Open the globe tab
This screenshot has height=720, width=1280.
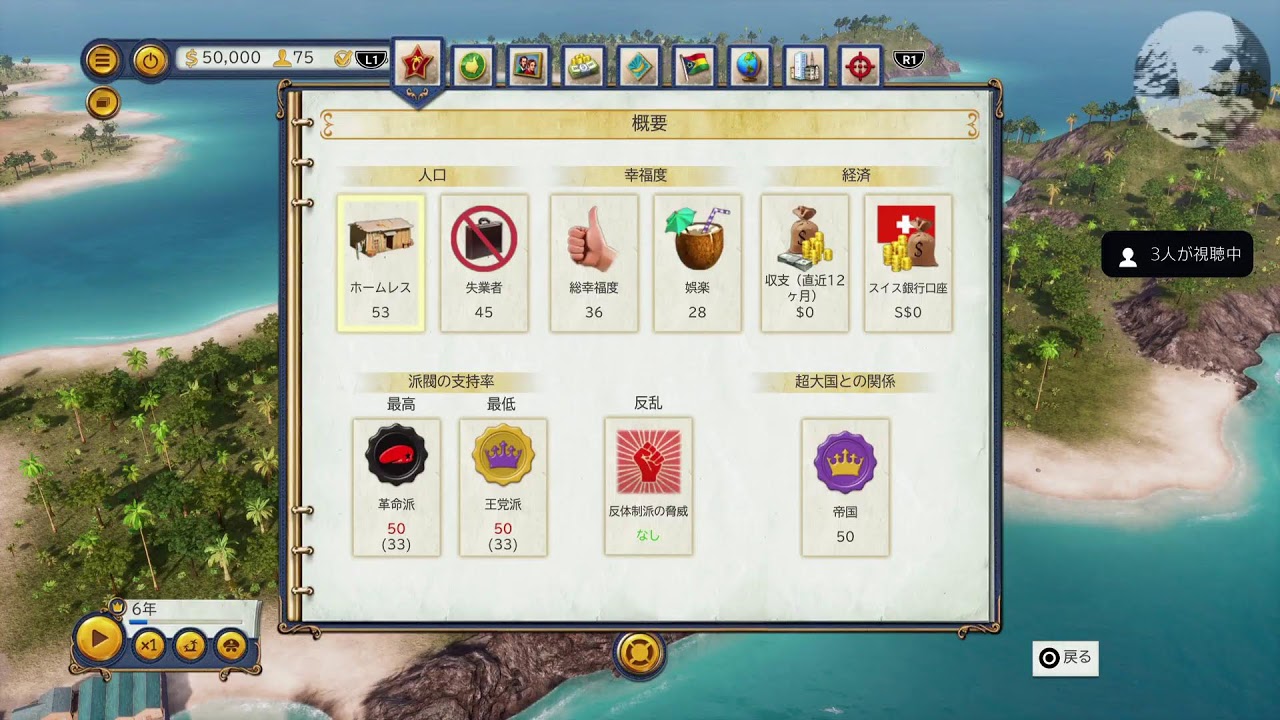point(748,66)
